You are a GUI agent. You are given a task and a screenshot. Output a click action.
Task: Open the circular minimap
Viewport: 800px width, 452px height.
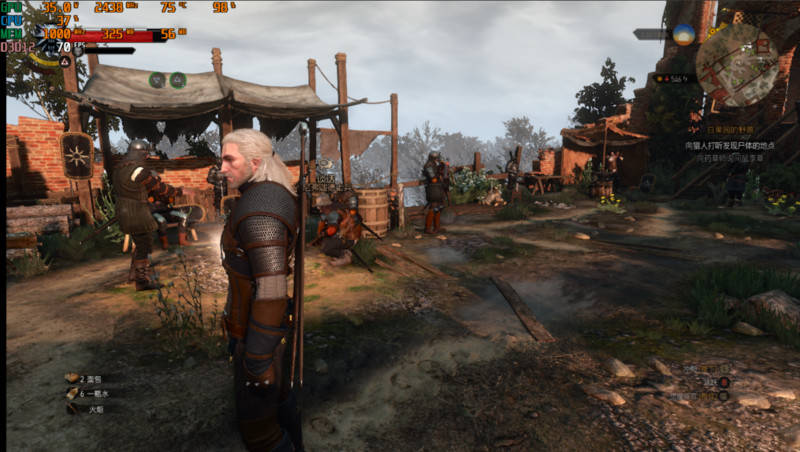(x=736, y=65)
